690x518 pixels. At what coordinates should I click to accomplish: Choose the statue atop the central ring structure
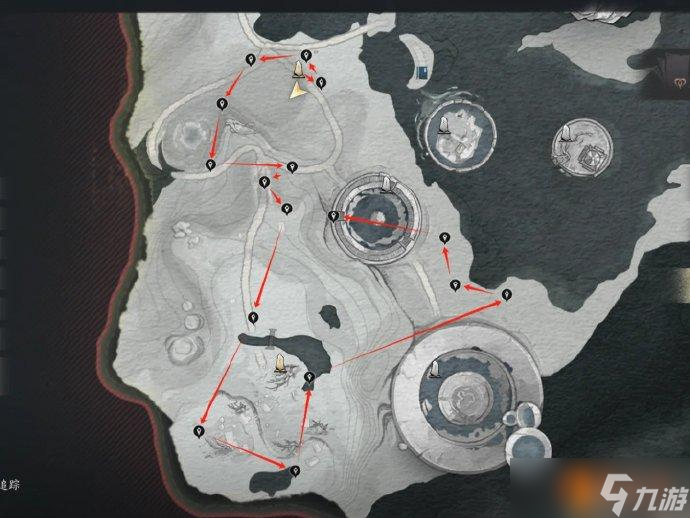click(x=386, y=183)
